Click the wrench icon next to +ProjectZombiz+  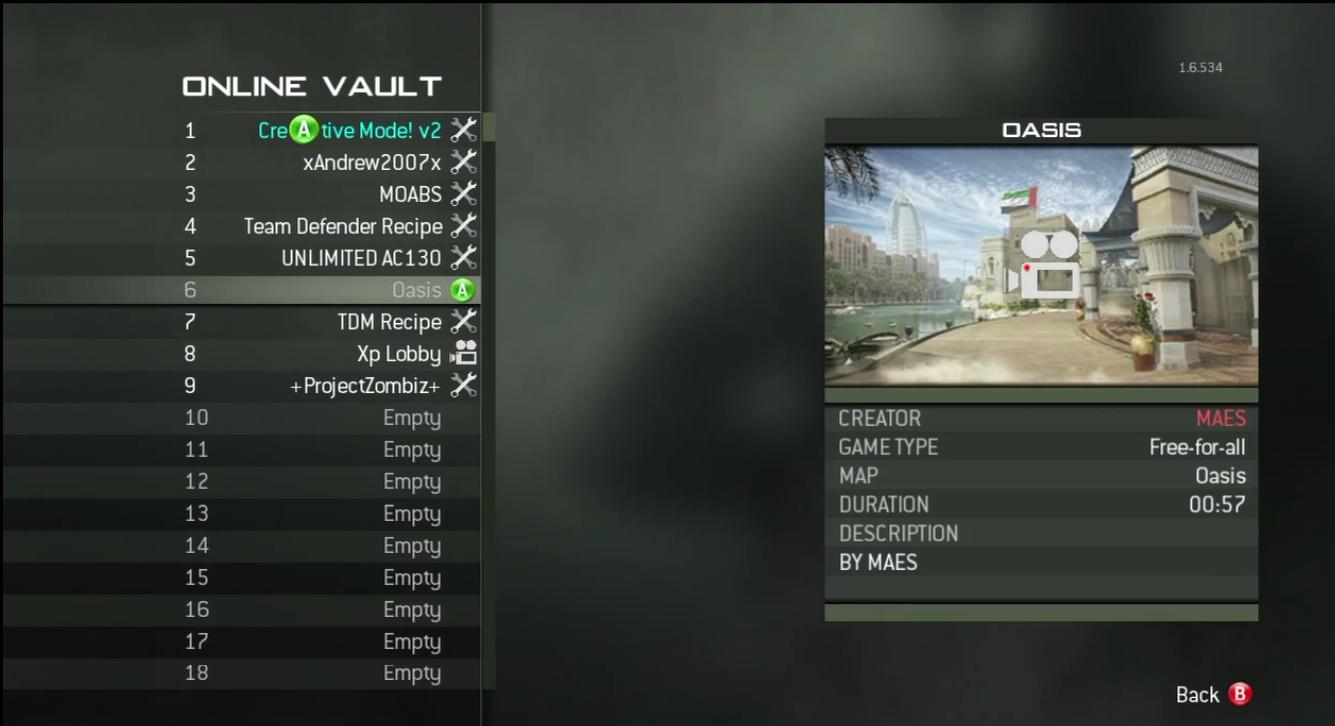[462, 384]
